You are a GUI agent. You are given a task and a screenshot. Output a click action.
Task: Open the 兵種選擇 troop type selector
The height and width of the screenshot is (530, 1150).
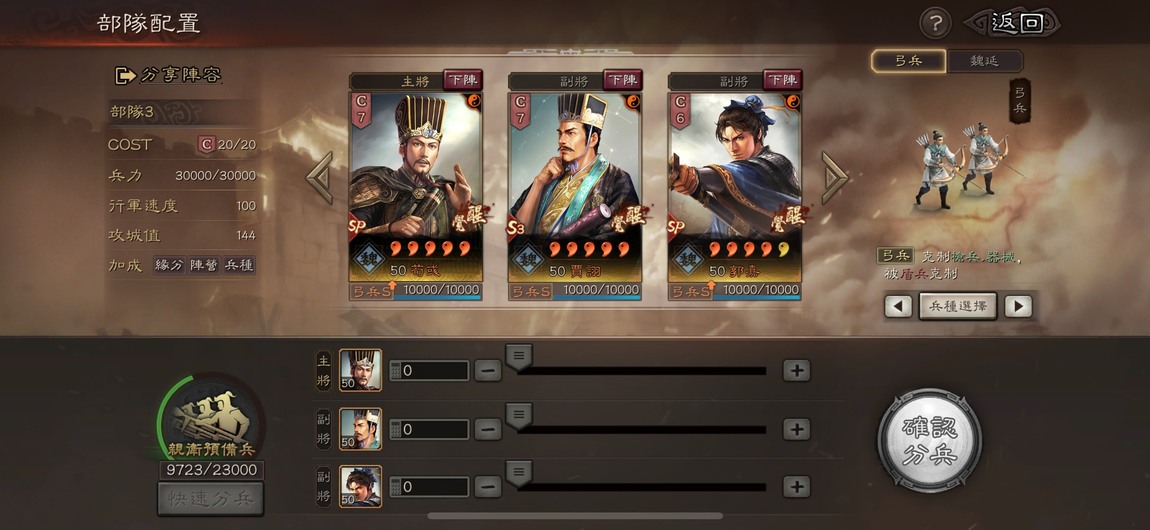(958, 306)
